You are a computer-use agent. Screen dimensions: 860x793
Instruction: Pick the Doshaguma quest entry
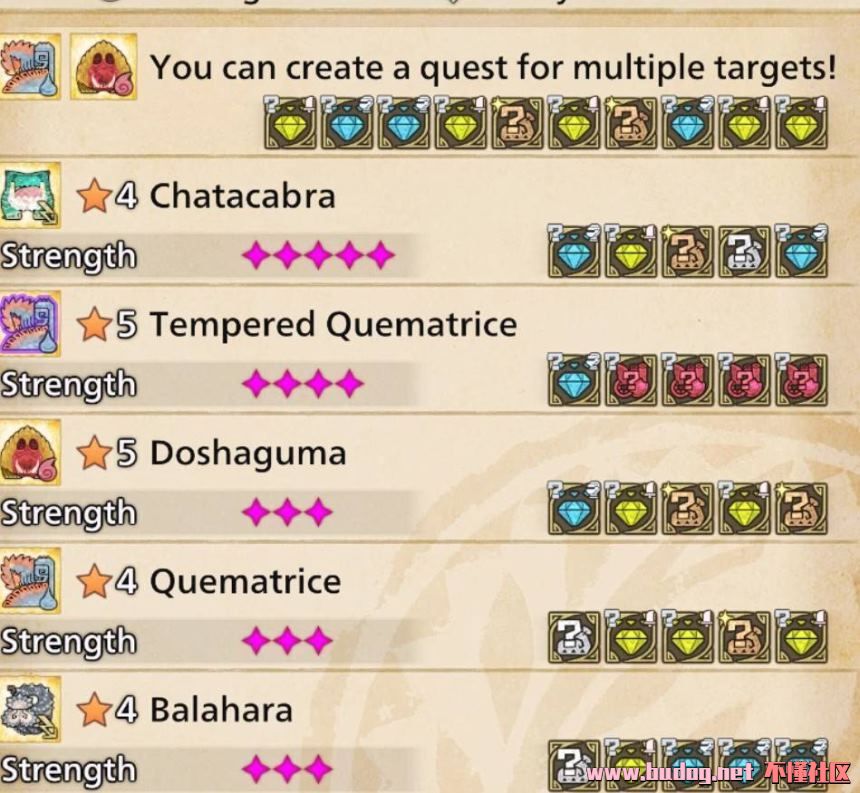point(247,453)
